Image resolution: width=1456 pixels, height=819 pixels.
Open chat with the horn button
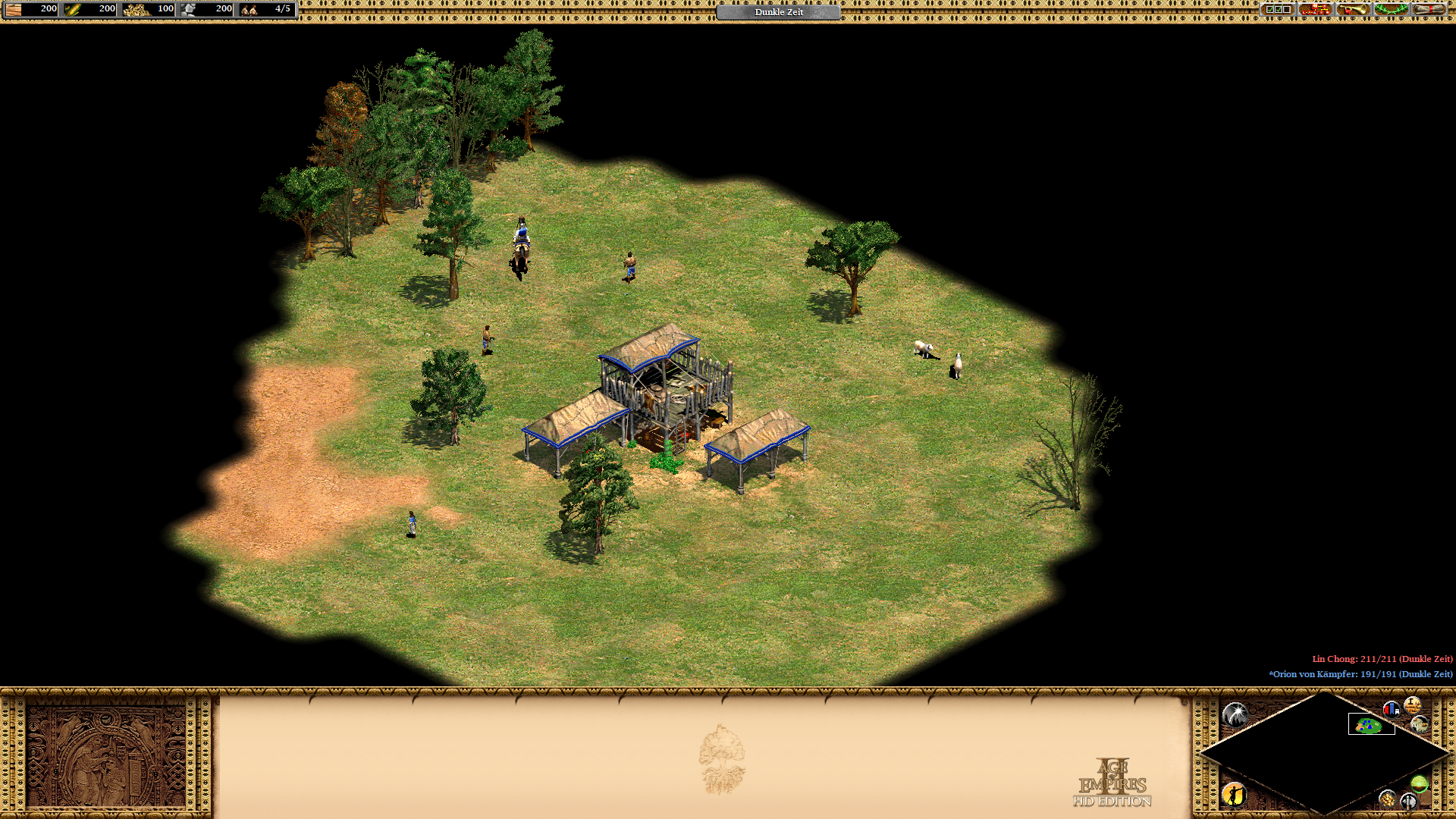tap(1353, 10)
